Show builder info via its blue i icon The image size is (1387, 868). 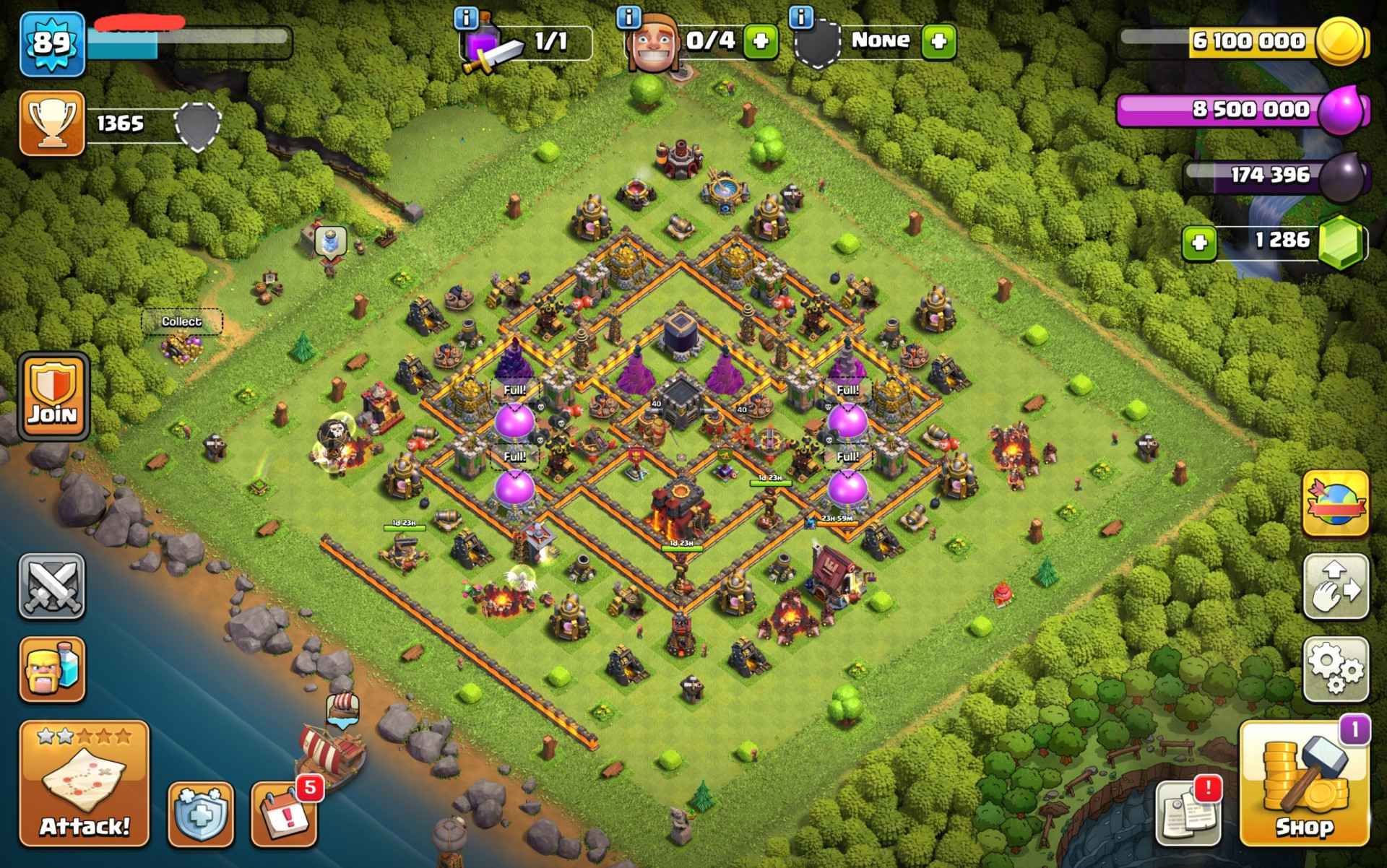[630, 16]
